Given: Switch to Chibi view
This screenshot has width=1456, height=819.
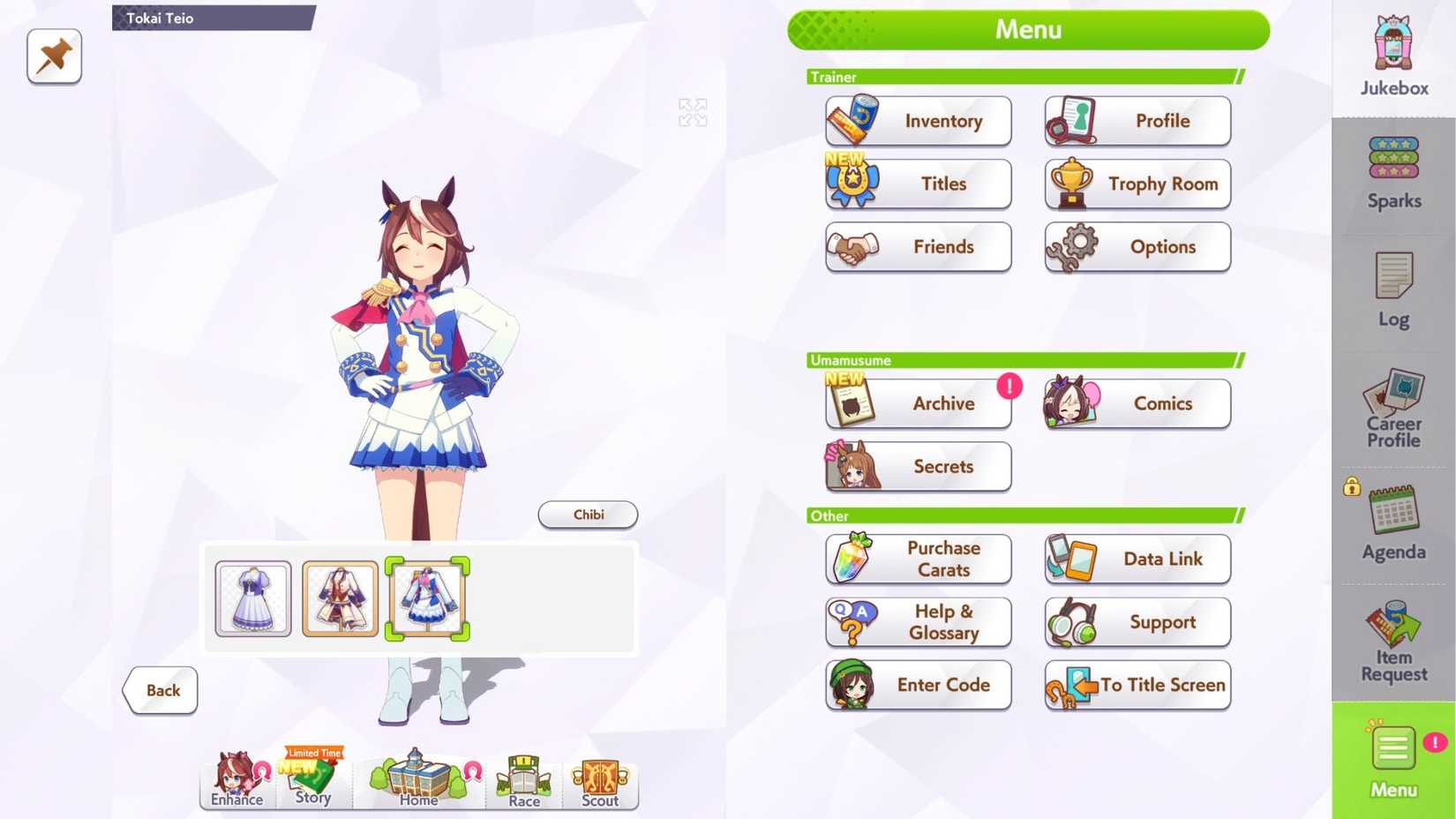Looking at the screenshot, I should point(587,515).
